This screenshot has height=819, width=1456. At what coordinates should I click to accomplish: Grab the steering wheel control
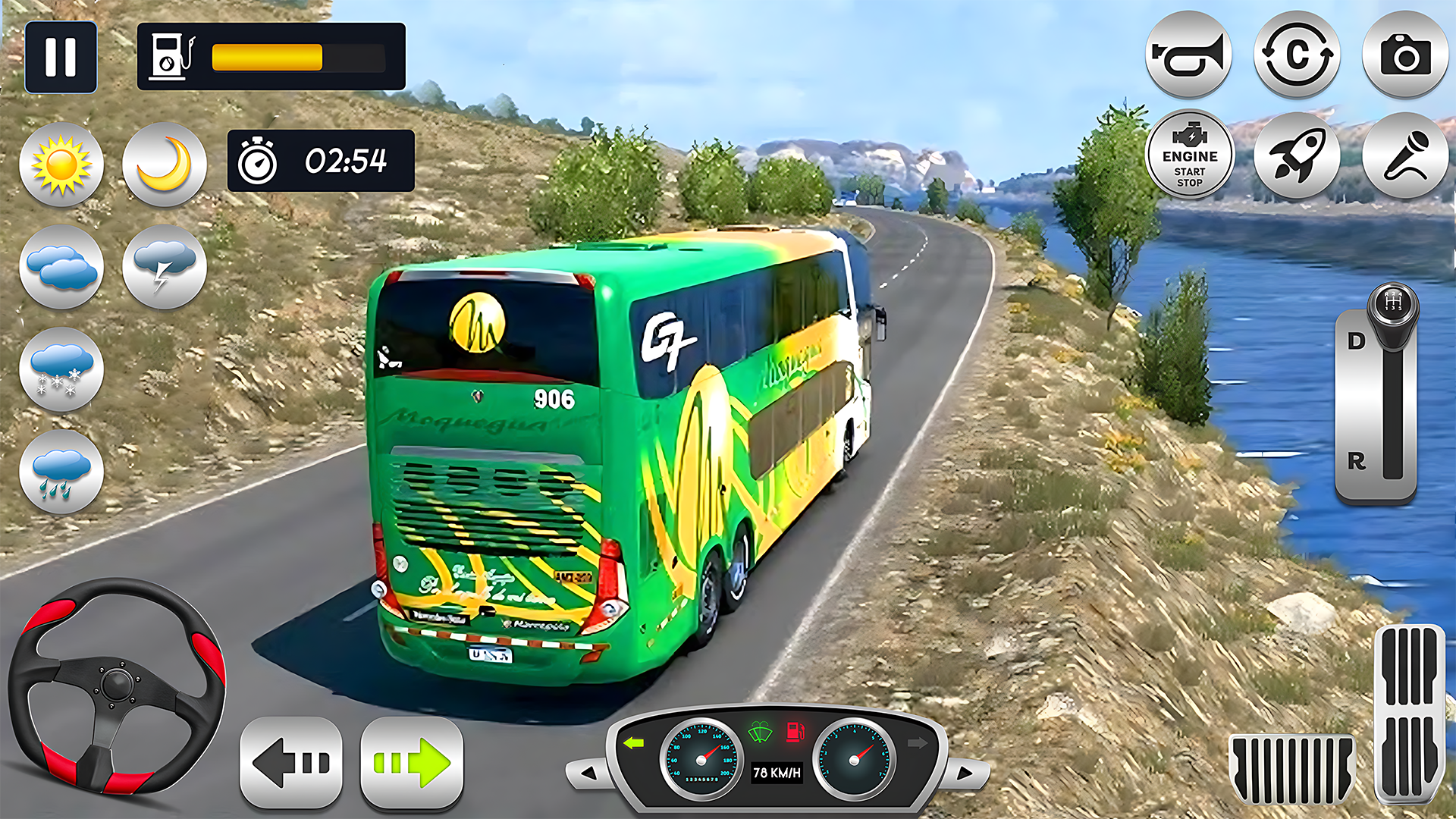click(117, 686)
